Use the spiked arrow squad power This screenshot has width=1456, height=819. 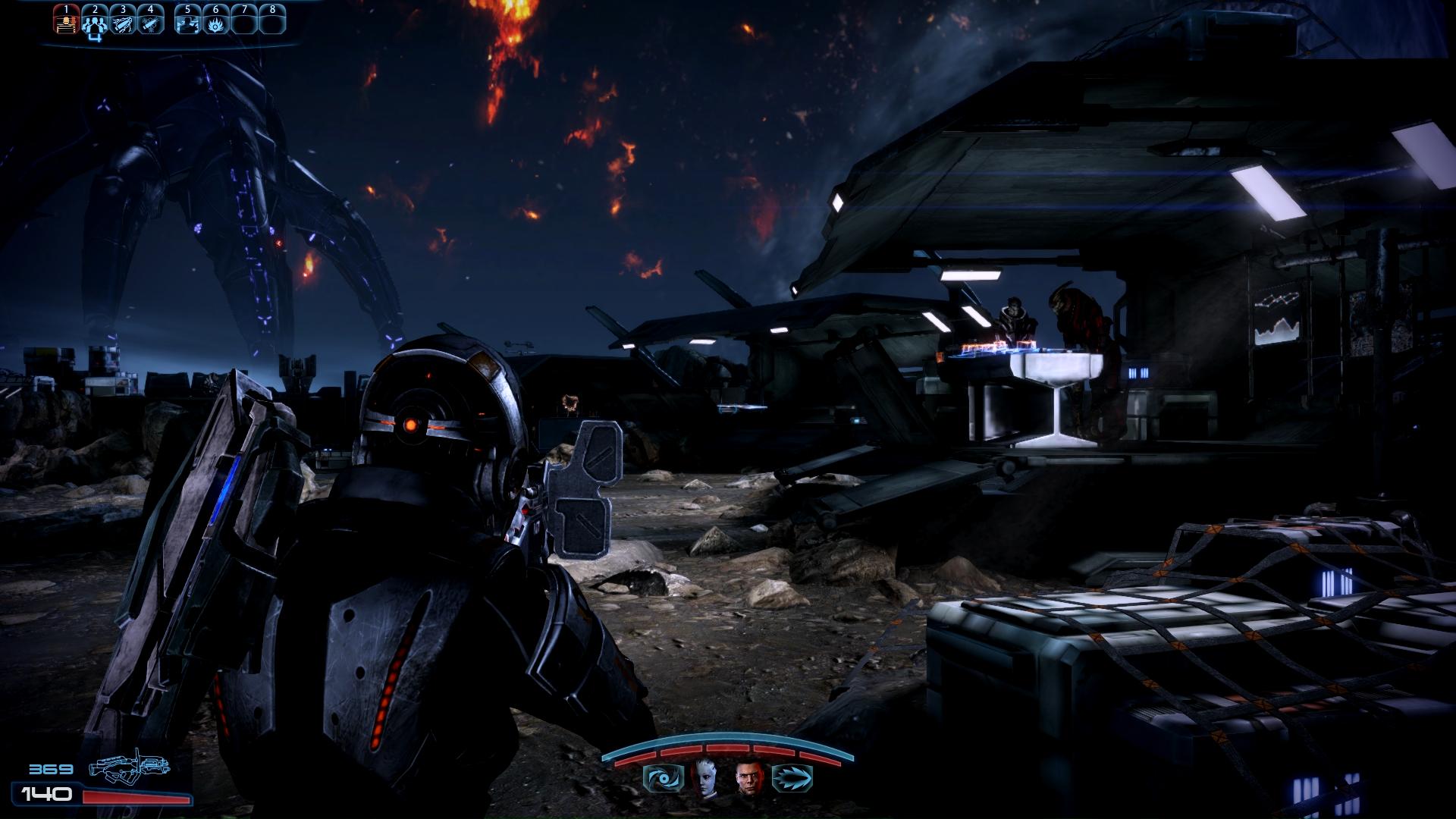pos(792,779)
